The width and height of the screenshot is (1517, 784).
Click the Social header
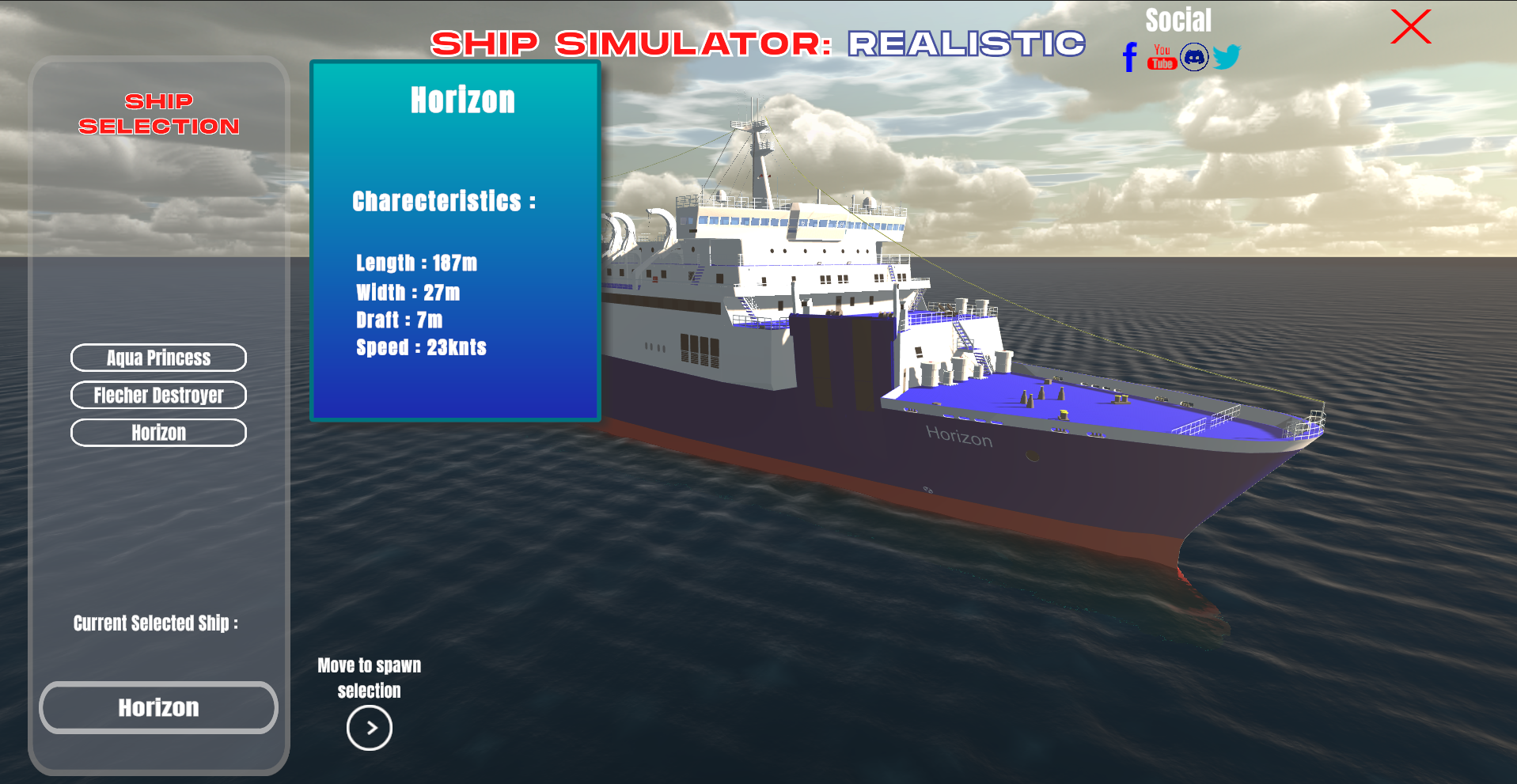[x=1178, y=19]
